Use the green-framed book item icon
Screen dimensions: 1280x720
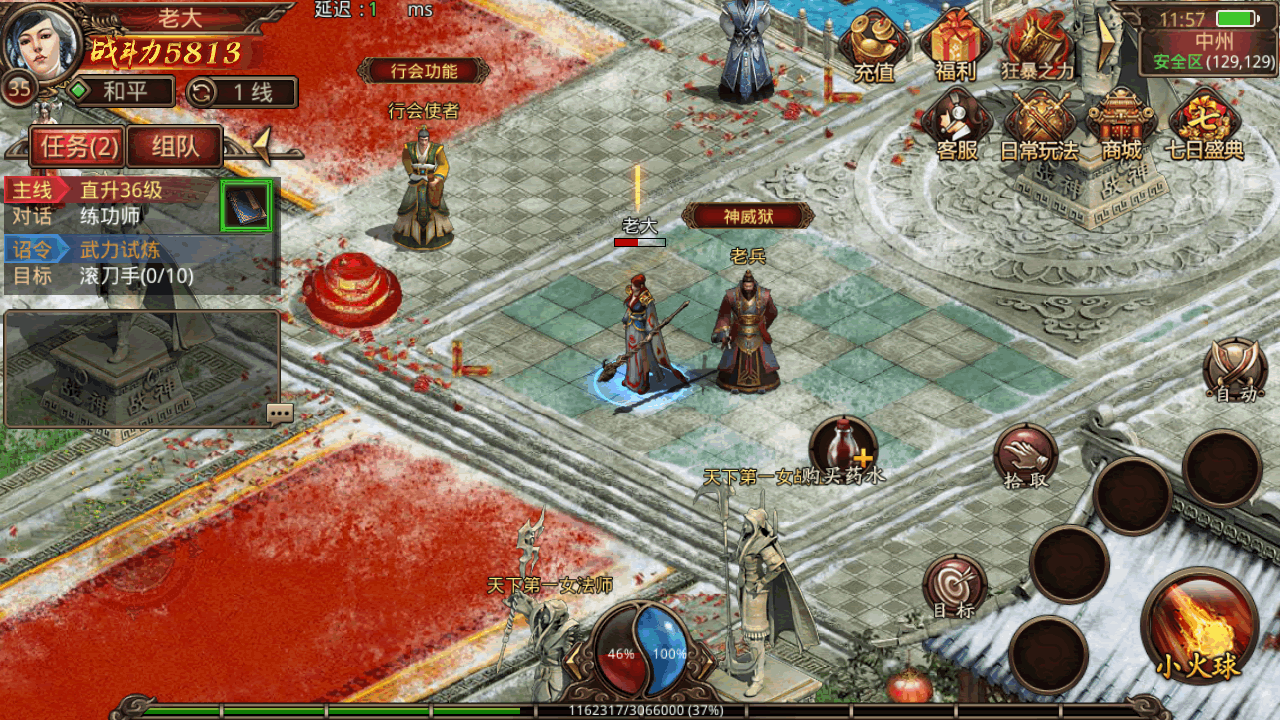tap(246, 207)
